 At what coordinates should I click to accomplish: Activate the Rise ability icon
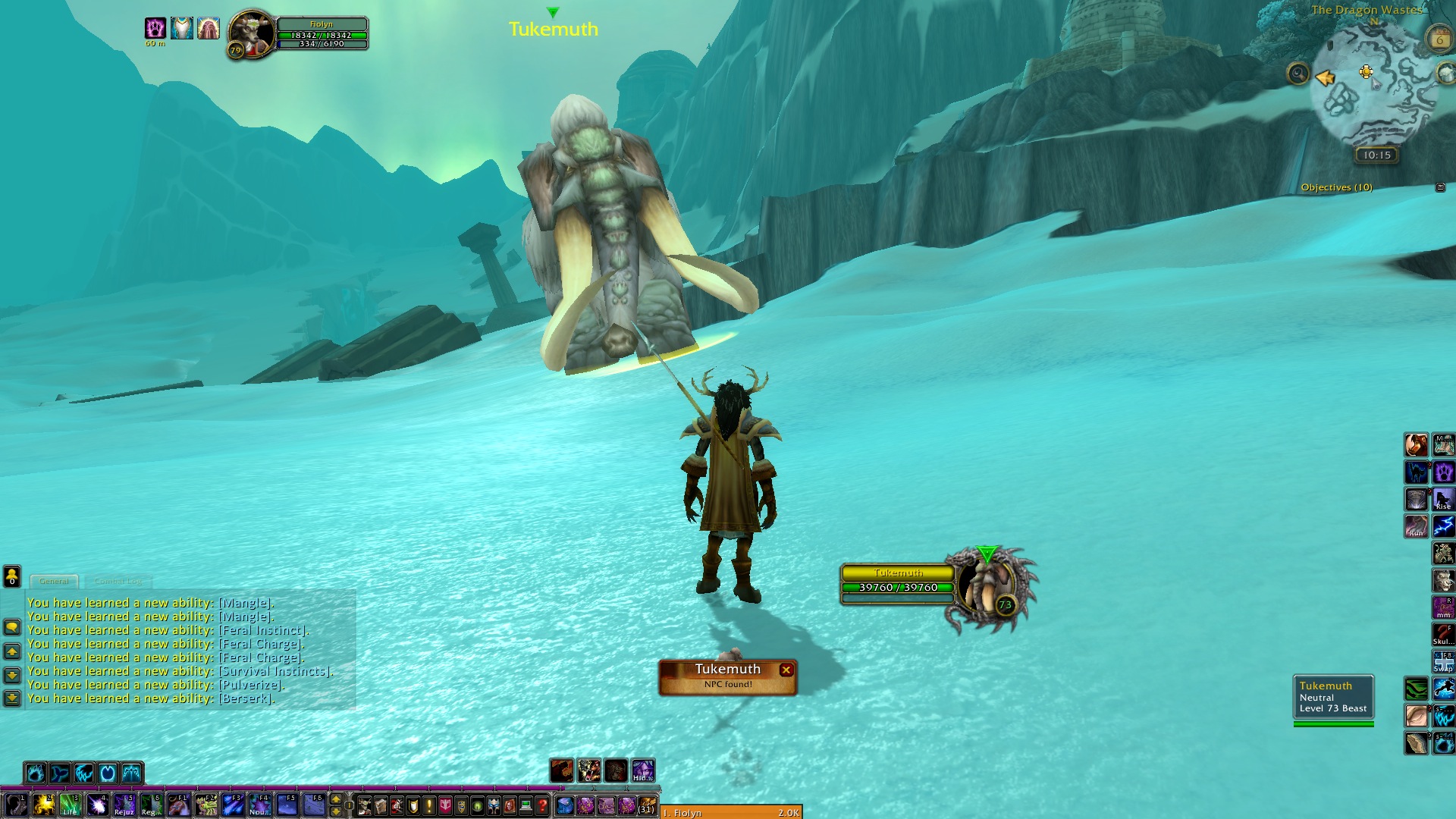pos(1443,500)
